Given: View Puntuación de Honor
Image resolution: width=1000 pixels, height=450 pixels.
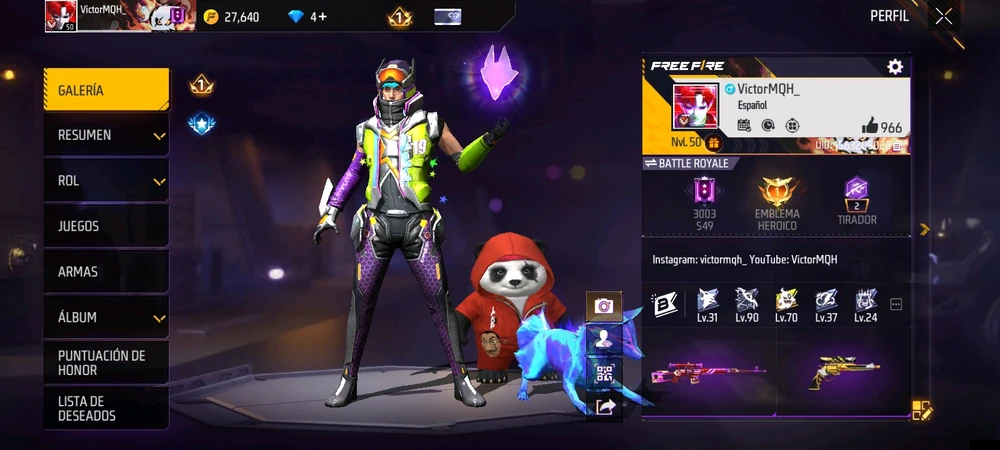Looking at the screenshot, I should click(x=105, y=363).
